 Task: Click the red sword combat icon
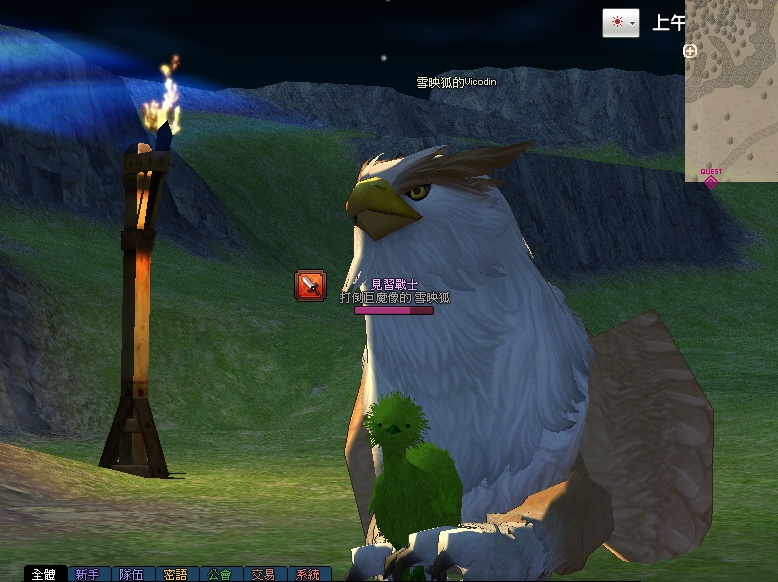pyautogui.click(x=310, y=286)
